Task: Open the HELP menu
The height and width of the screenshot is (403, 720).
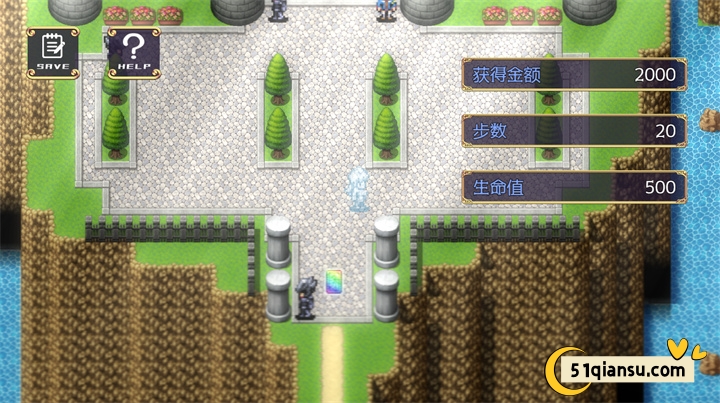Action: point(133,49)
